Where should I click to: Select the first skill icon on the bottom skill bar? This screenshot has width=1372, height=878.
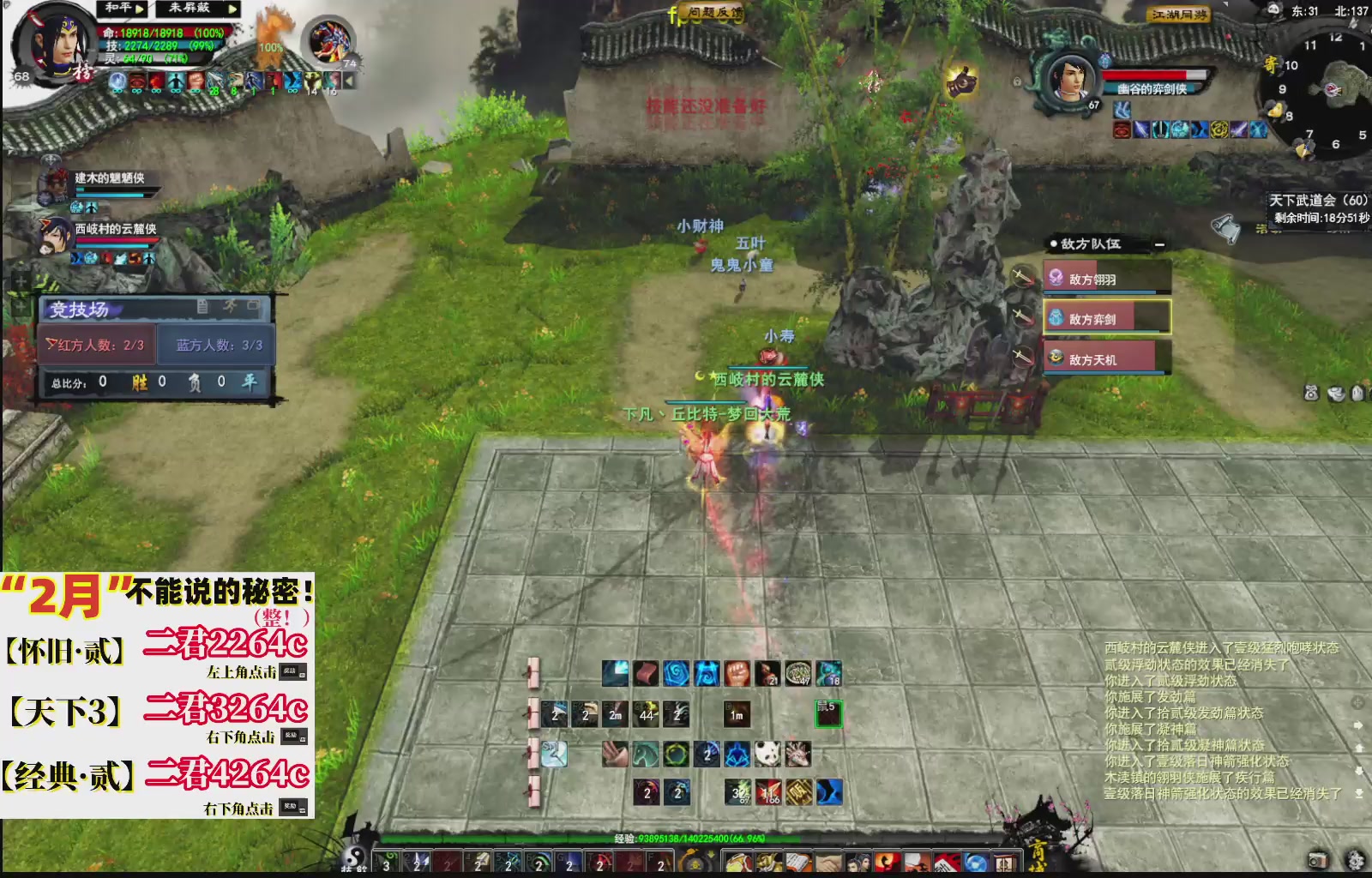tap(388, 863)
